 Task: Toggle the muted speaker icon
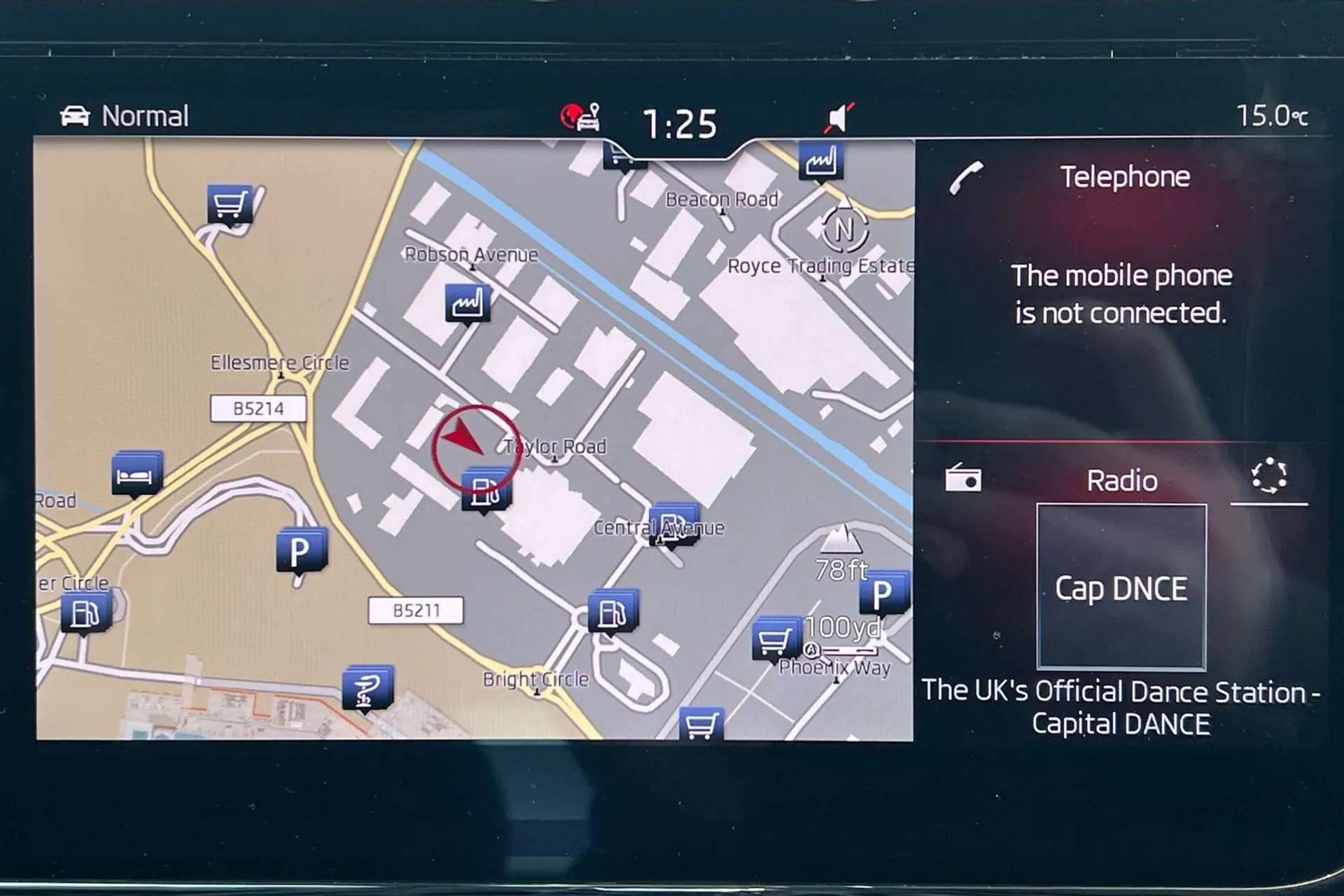[839, 118]
